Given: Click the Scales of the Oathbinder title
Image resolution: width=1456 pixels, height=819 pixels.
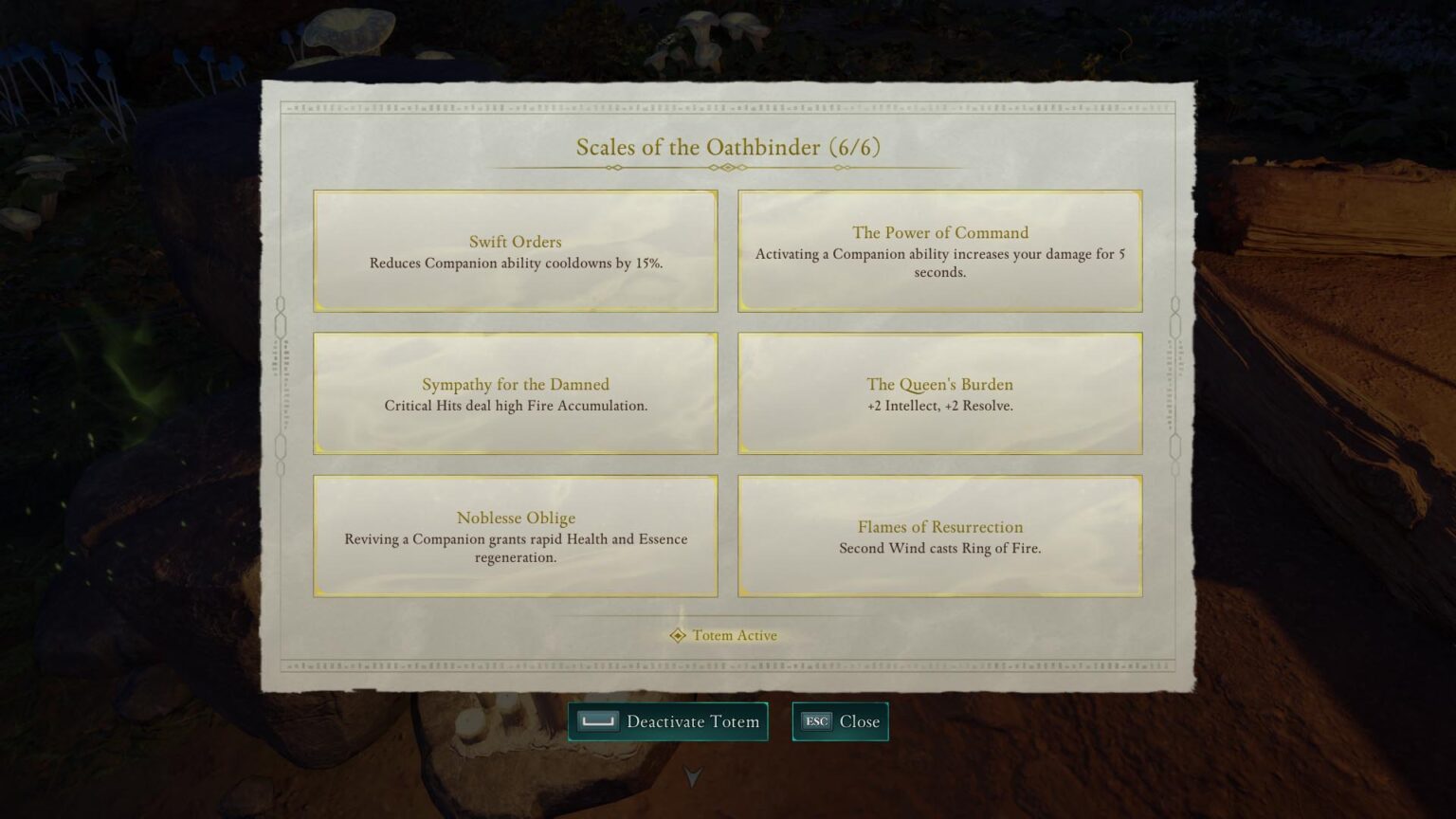Looking at the screenshot, I should point(699,148).
